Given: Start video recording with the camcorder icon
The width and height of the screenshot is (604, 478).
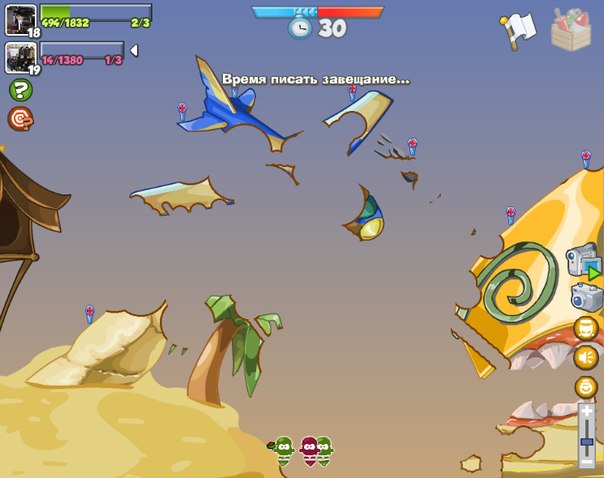Looking at the screenshot, I should click(583, 262).
